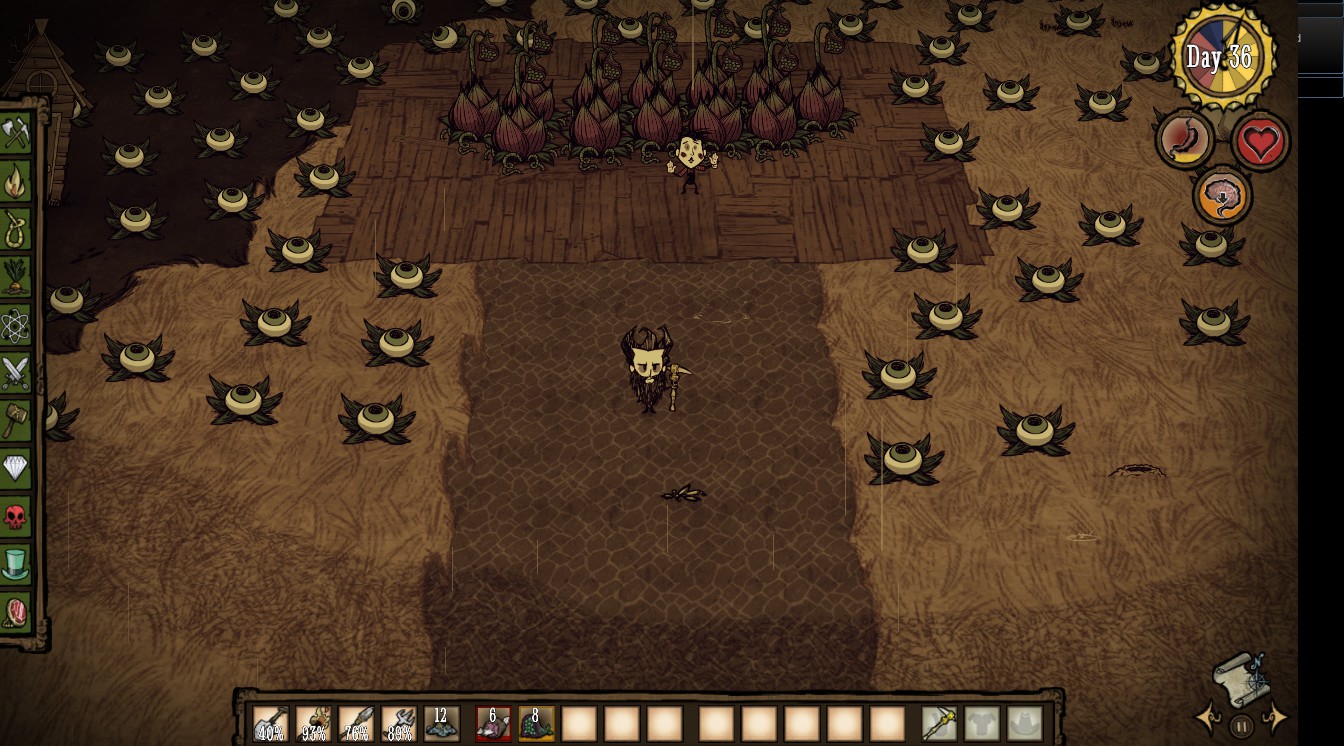The width and height of the screenshot is (1344, 746).
Task: Switch to the Structures hammer tab
Action: pyautogui.click(x=16, y=420)
